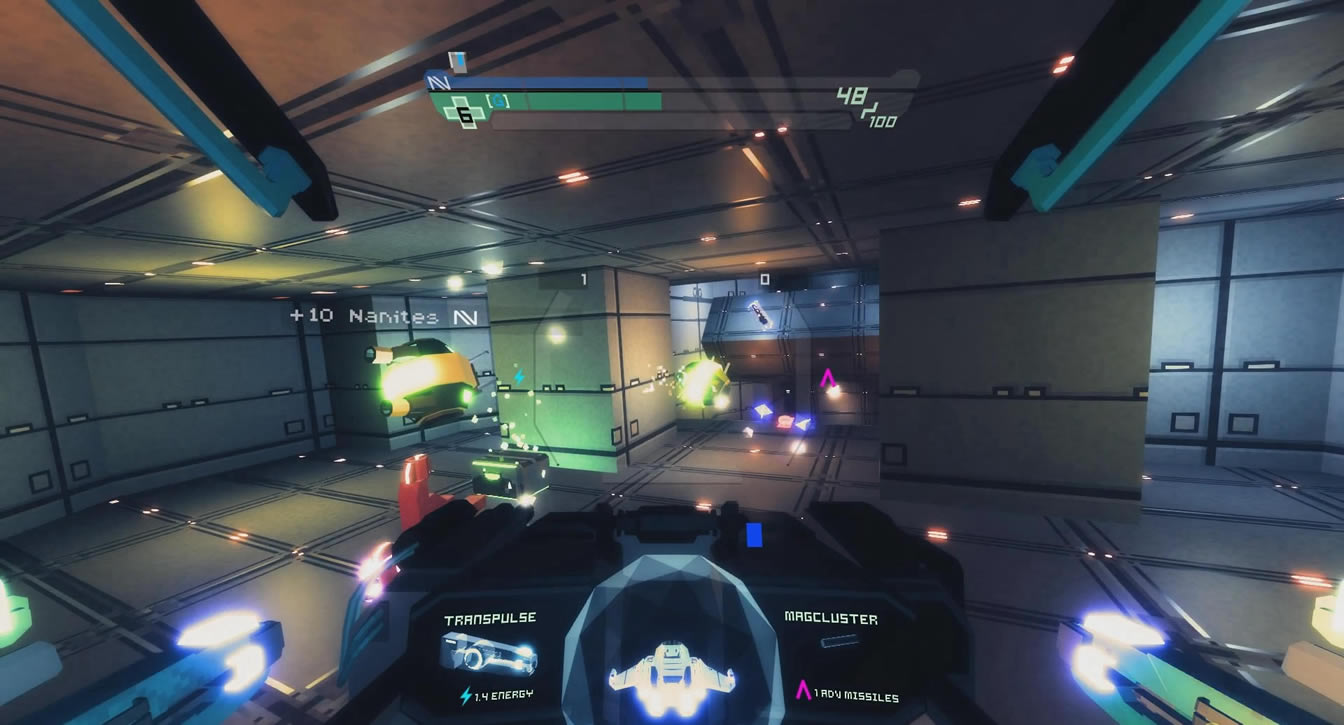Select the Magcluster missile weapon icon

(x=841, y=641)
